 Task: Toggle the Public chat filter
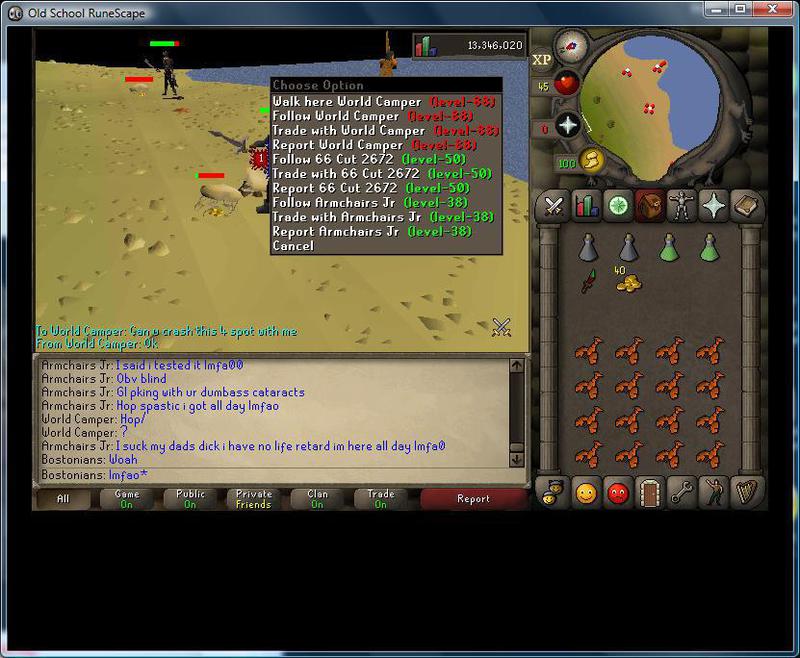pyautogui.click(x=190, y=498)
